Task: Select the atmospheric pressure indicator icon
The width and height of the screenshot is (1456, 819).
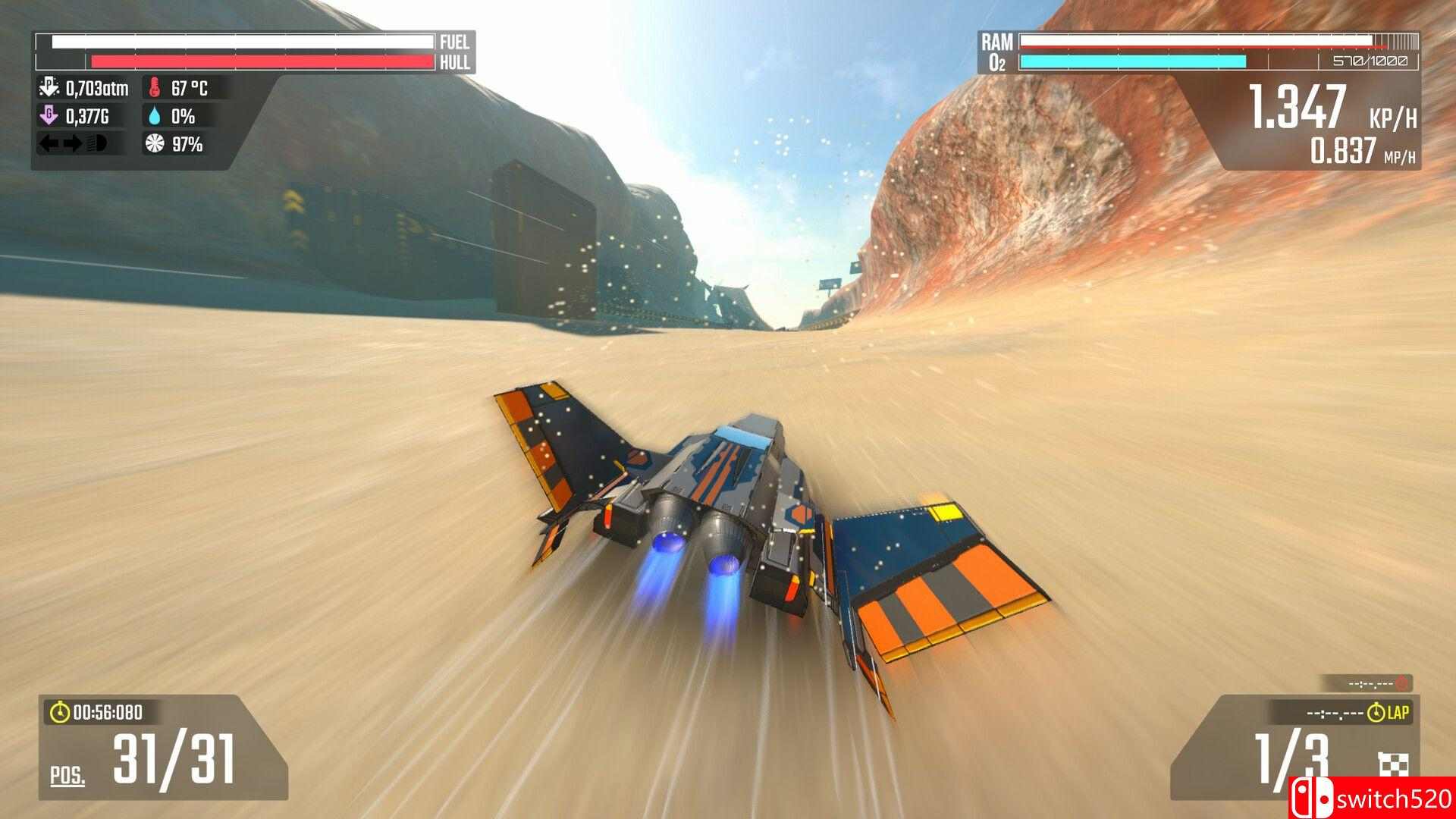Action: click(49, 86)
